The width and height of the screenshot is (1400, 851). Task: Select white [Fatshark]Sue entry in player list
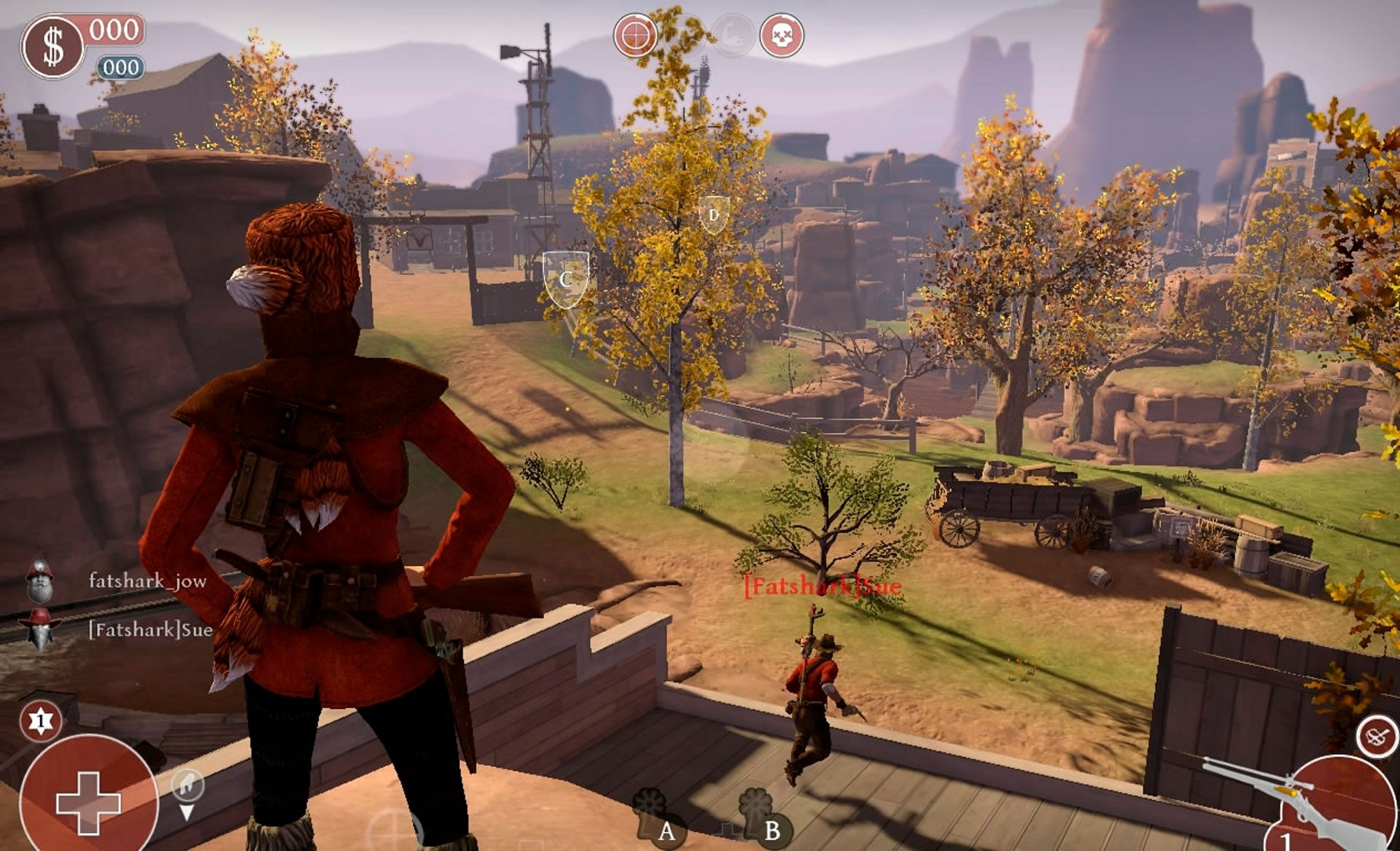click(x=150, y=629)
